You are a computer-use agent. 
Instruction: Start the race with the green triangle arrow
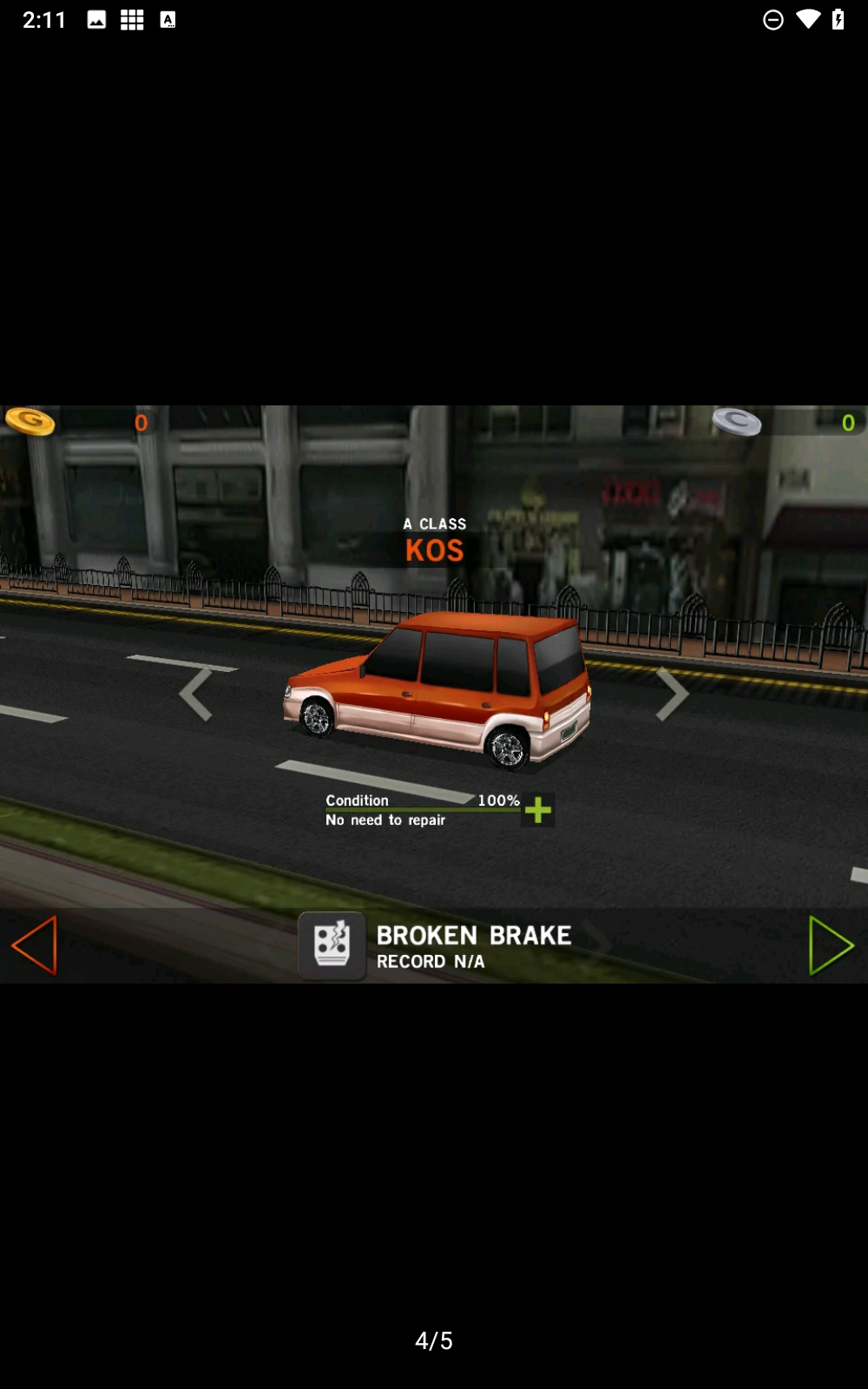pyautogui.click(x=830, y=945)
